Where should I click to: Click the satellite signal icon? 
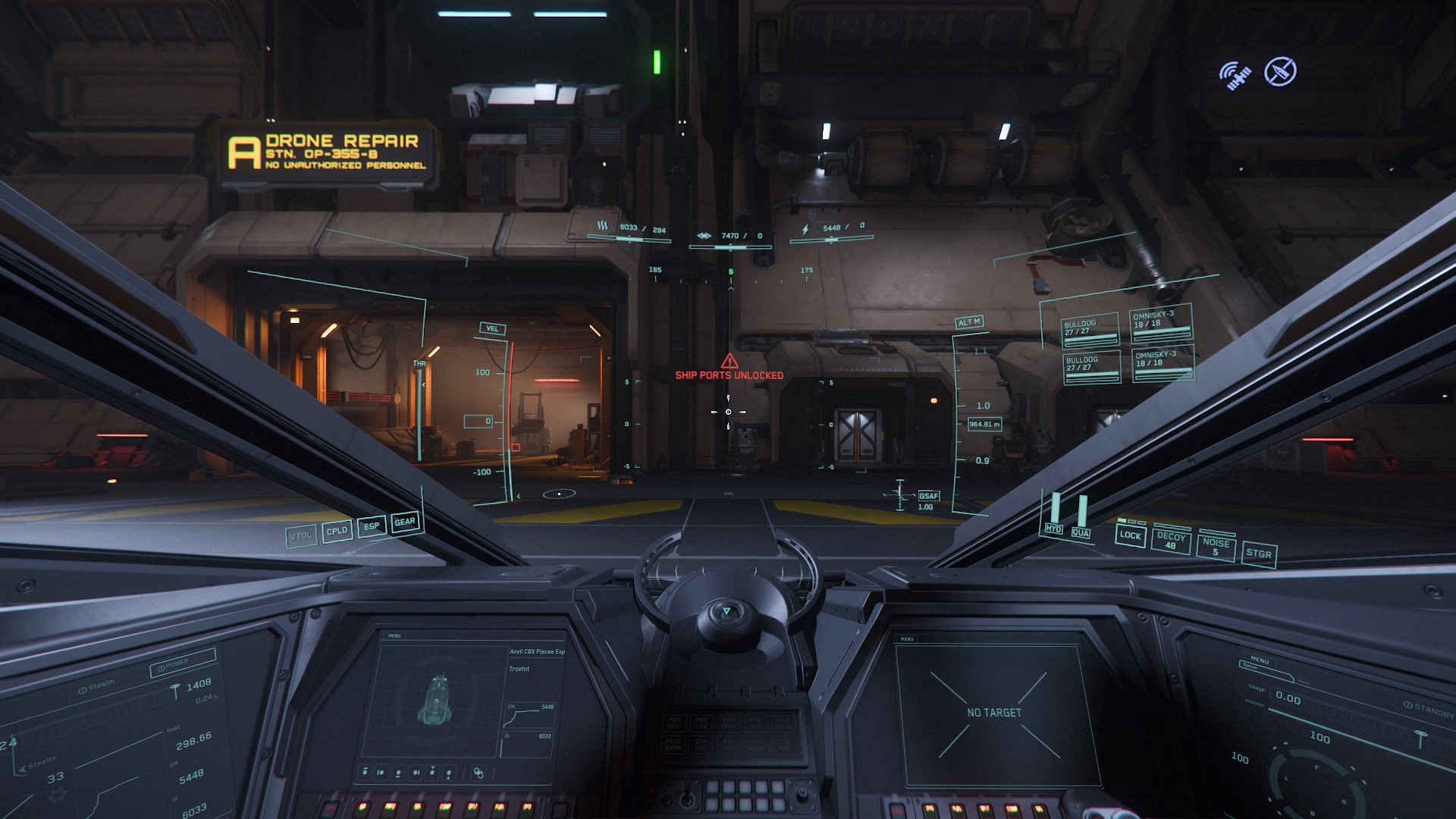[1235, 75]
